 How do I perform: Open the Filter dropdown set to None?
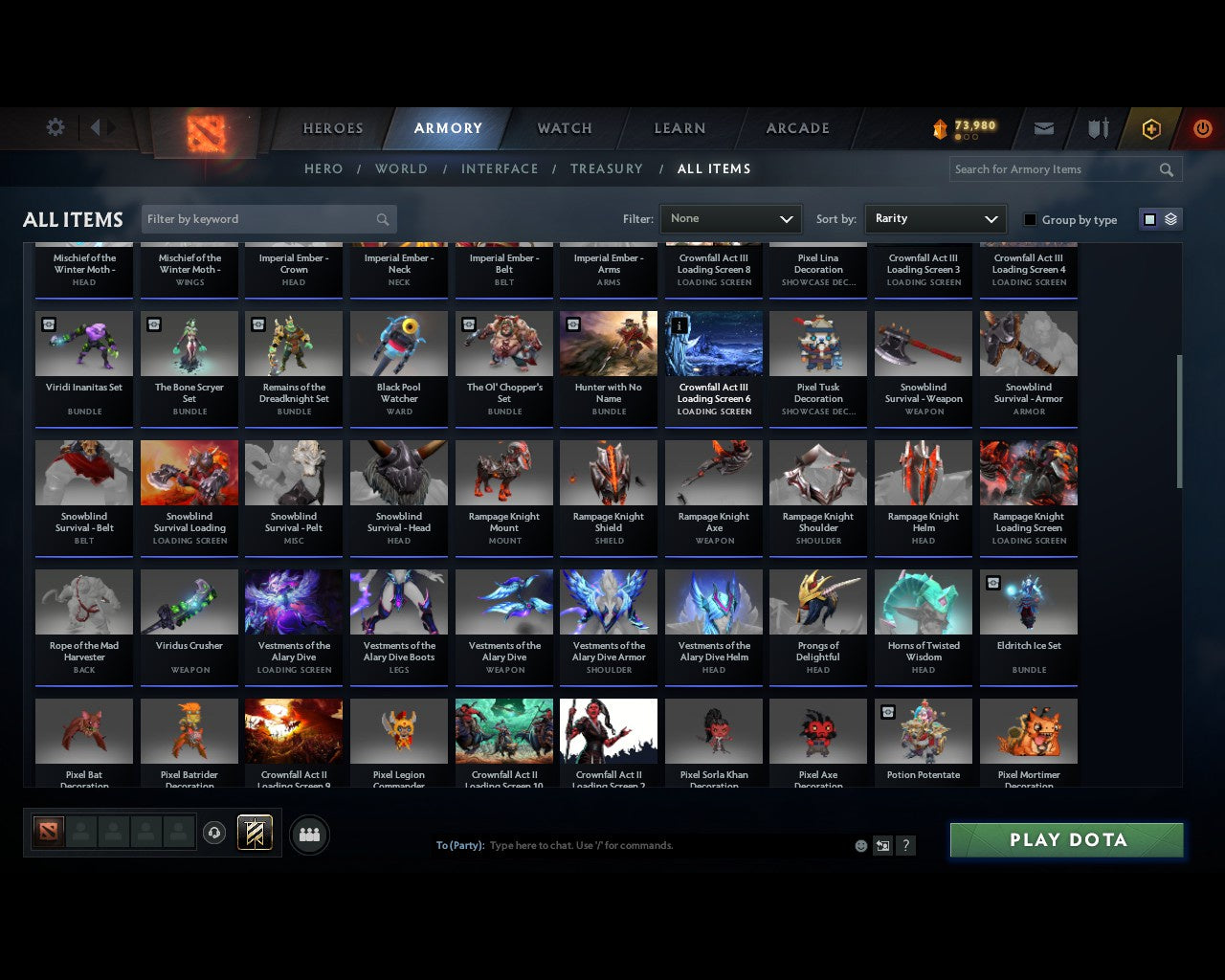pos(730,219)
